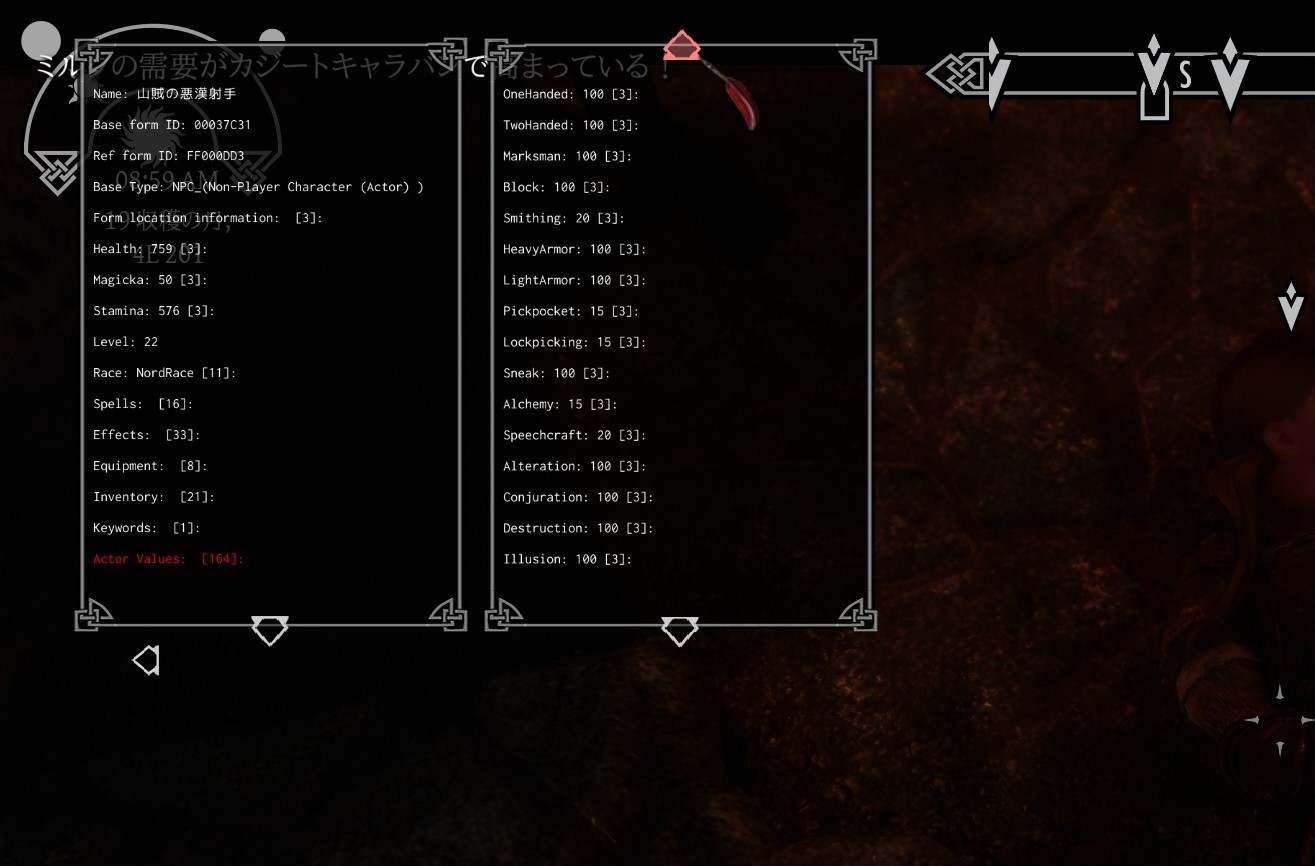This screenshot has height=866, width=1315.
Task: Expand the Effects [33] list
Action: click(x=146, y=434)
